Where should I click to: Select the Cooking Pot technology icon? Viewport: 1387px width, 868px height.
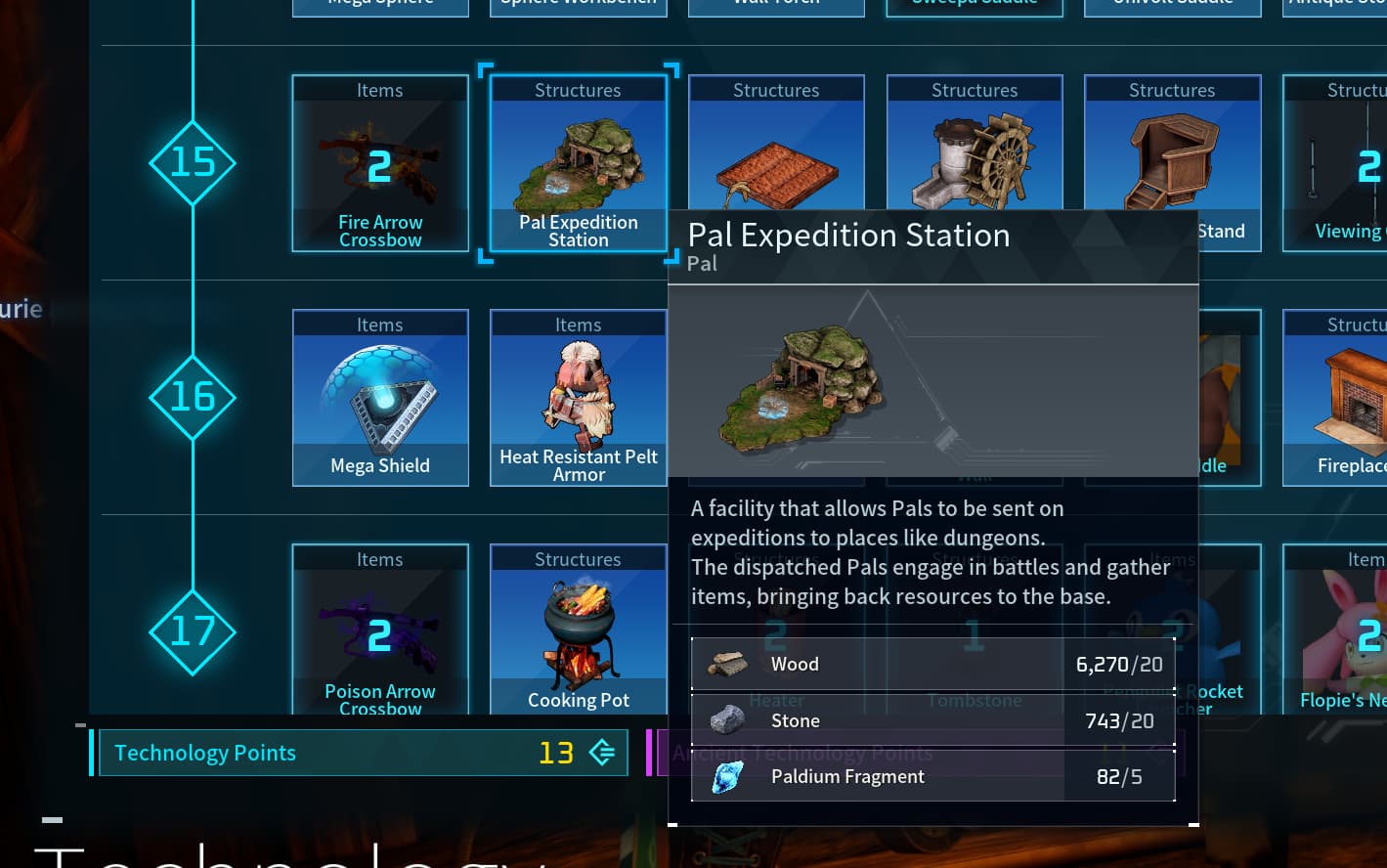click(578, 630)
